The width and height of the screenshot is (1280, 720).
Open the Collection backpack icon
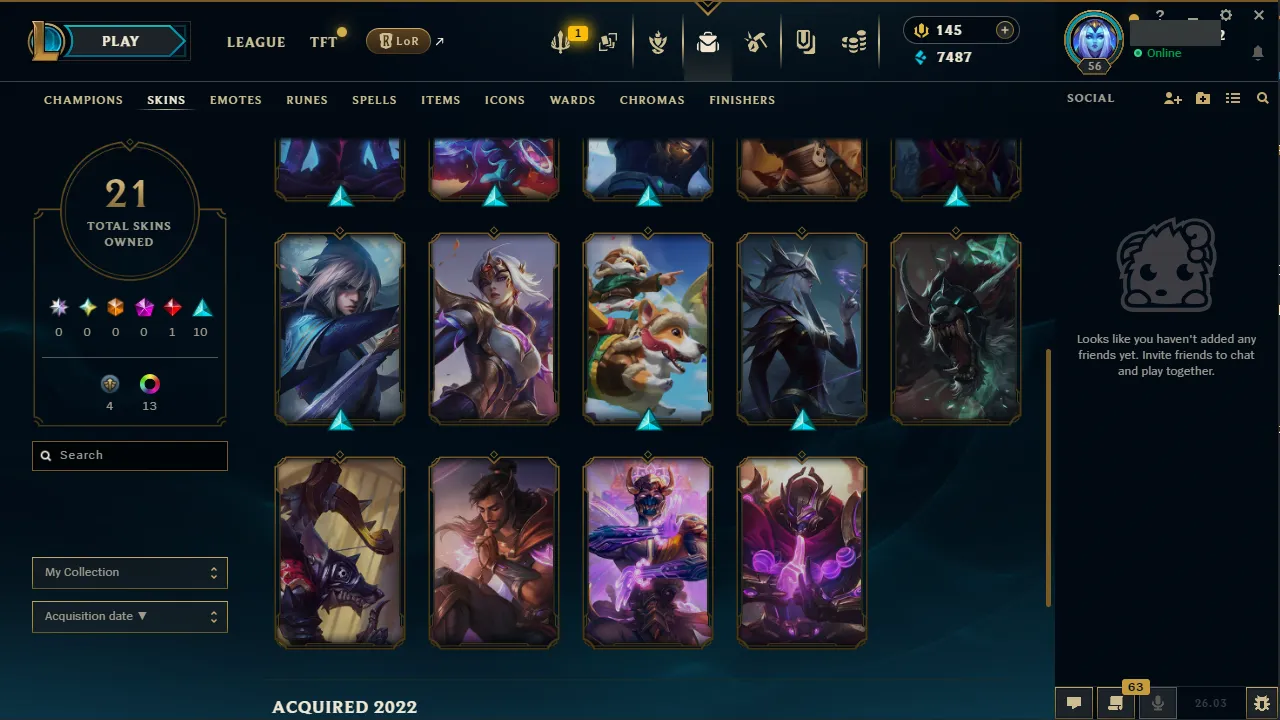click(x=708, y=41)
